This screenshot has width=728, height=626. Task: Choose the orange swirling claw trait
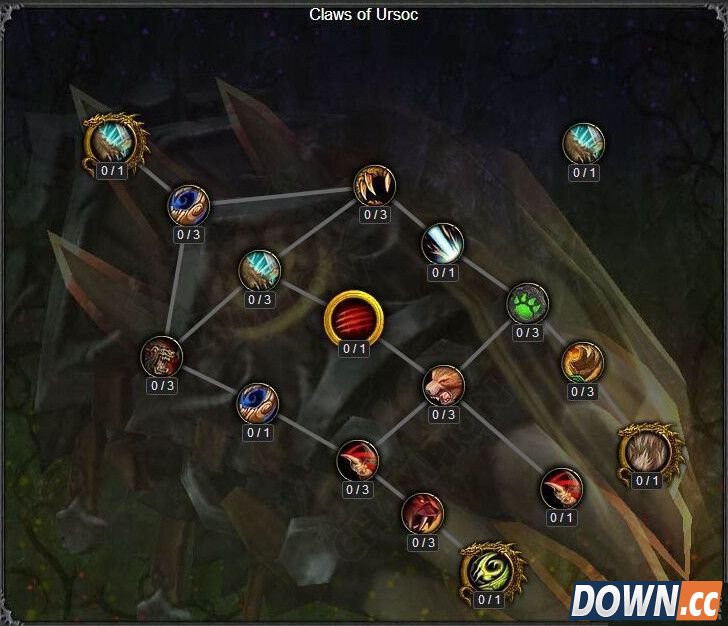[x=582, y=361]
